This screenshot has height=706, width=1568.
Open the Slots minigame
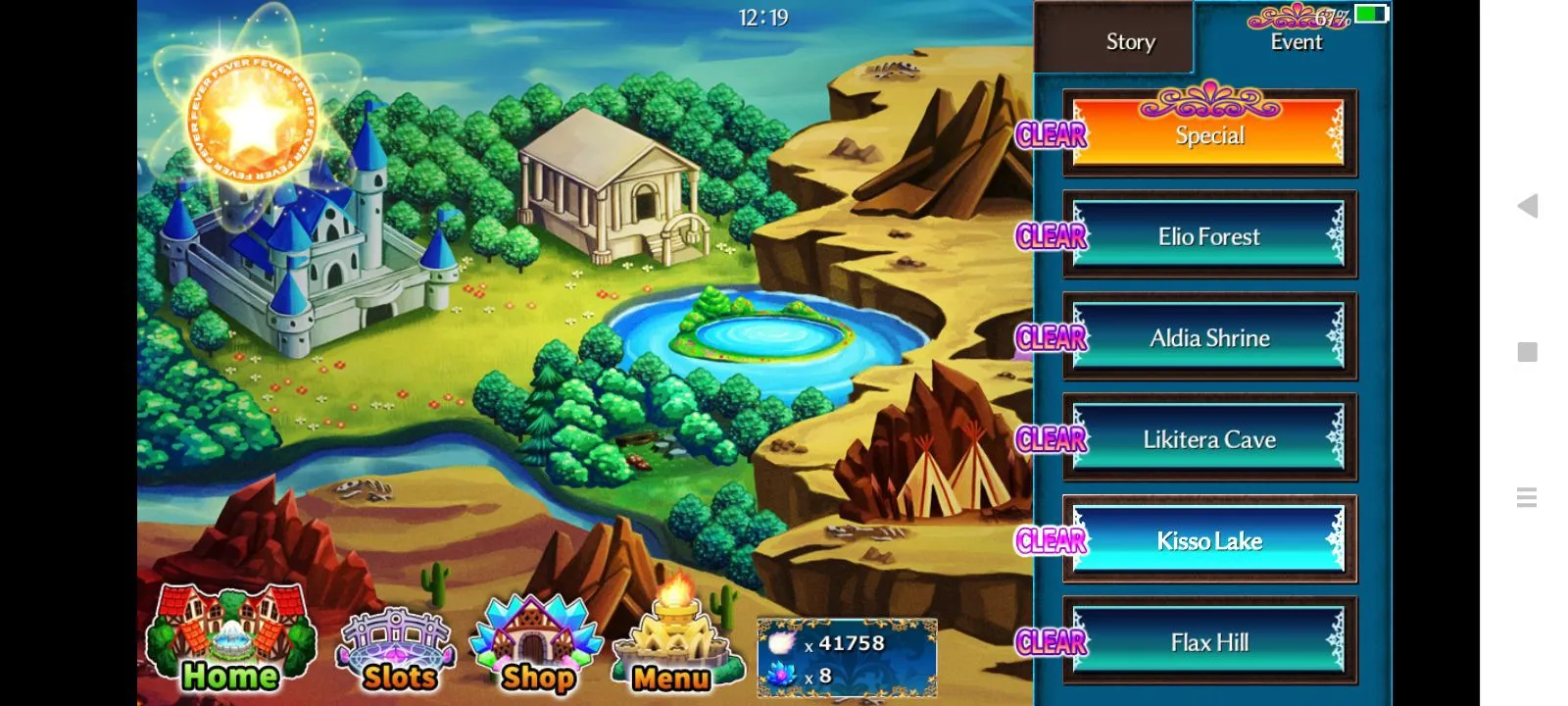tap(397, 649)
